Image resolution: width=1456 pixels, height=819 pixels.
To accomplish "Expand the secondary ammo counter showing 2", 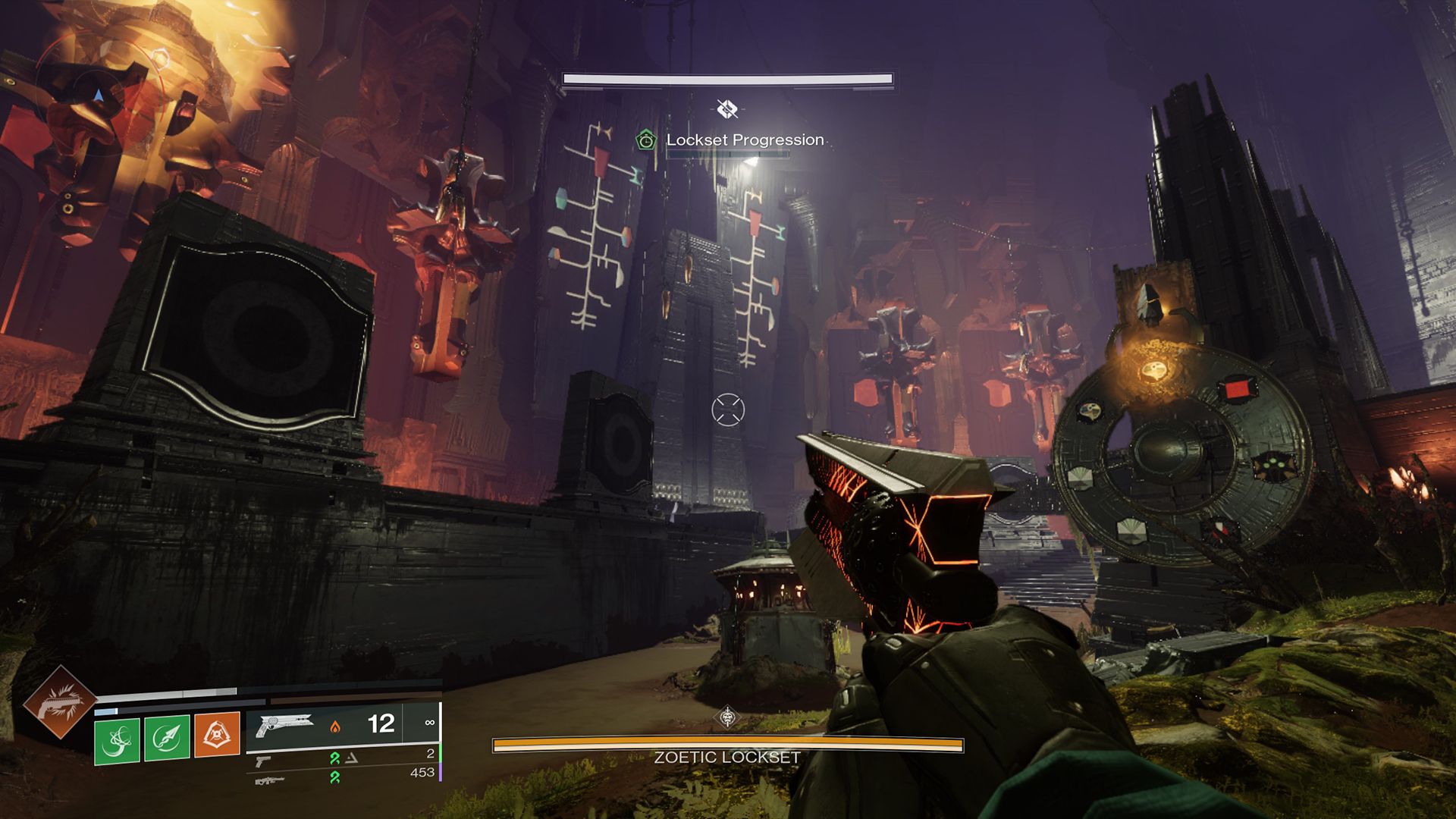I will pyautogui.click(x=430, y=755).
